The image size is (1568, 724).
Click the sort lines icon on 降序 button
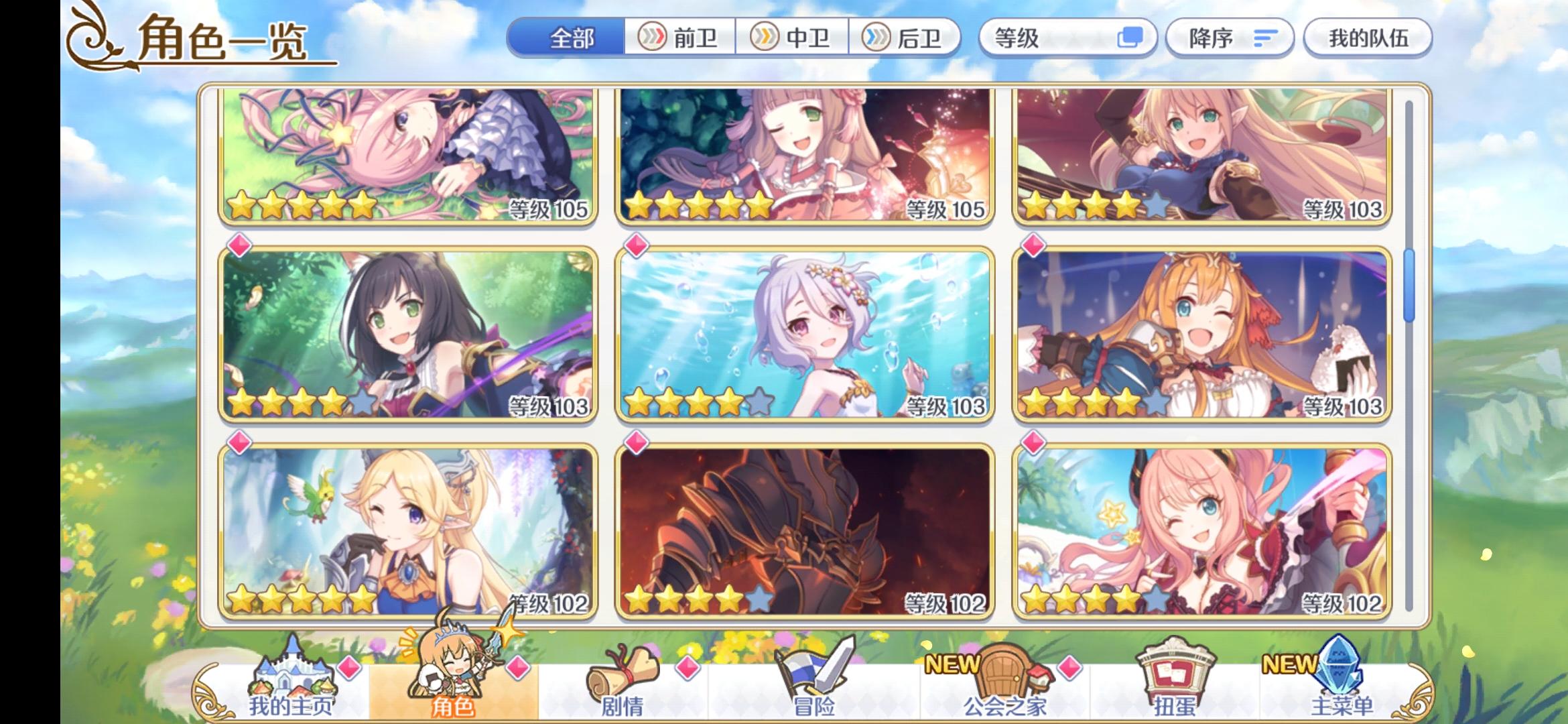click(x=1265, y=39)
